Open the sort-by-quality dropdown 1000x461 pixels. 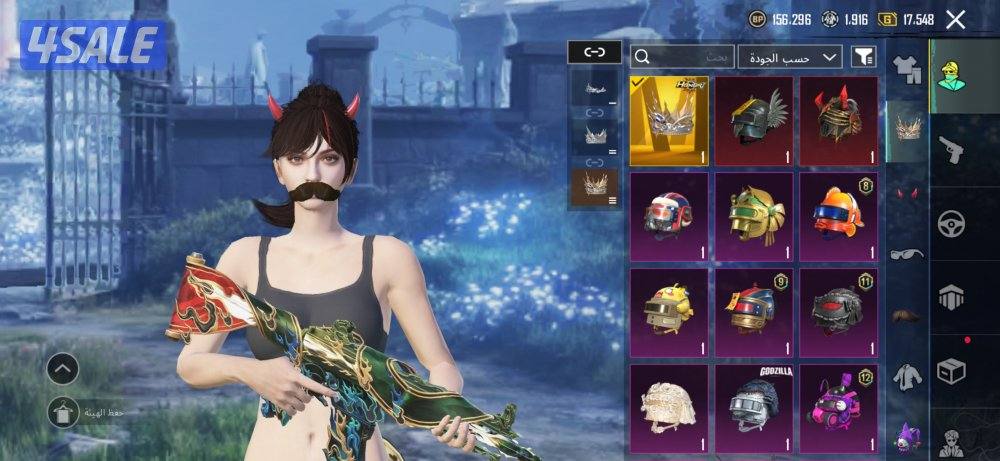[789, 57]
